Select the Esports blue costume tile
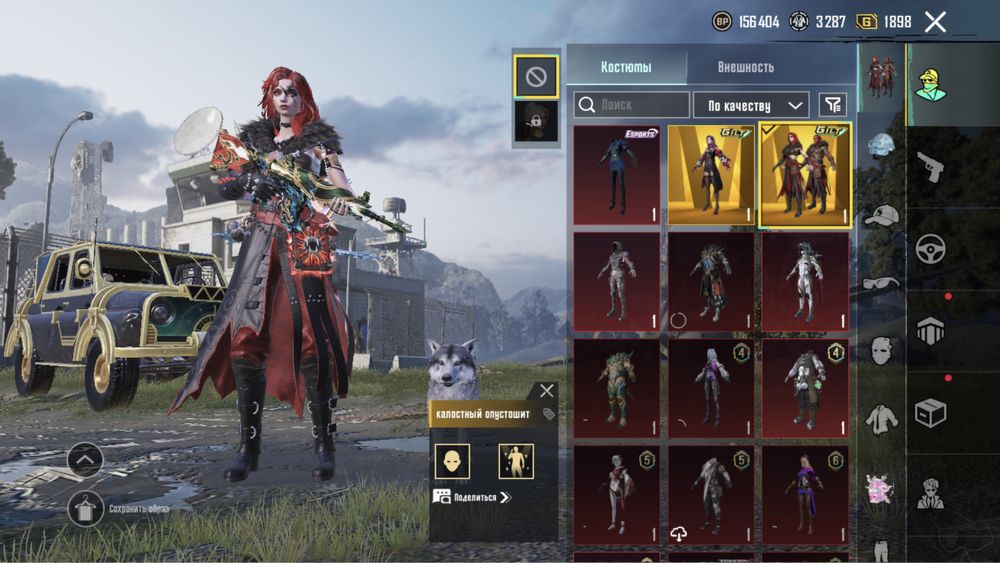Screen dimensions: 1000x563 click(x=616, y=174)
